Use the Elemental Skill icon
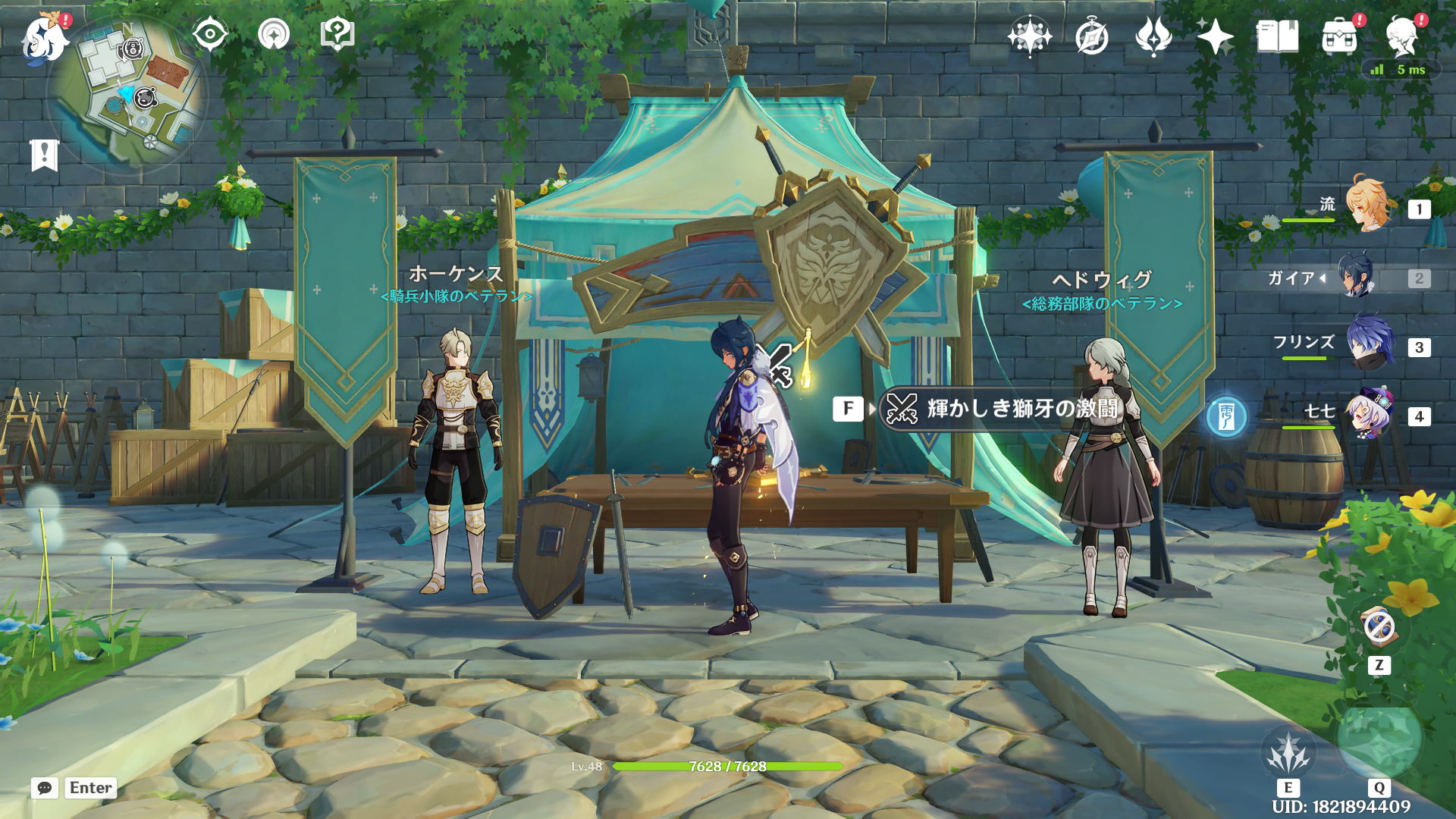1456x819 pixels. click(1288, 752)
